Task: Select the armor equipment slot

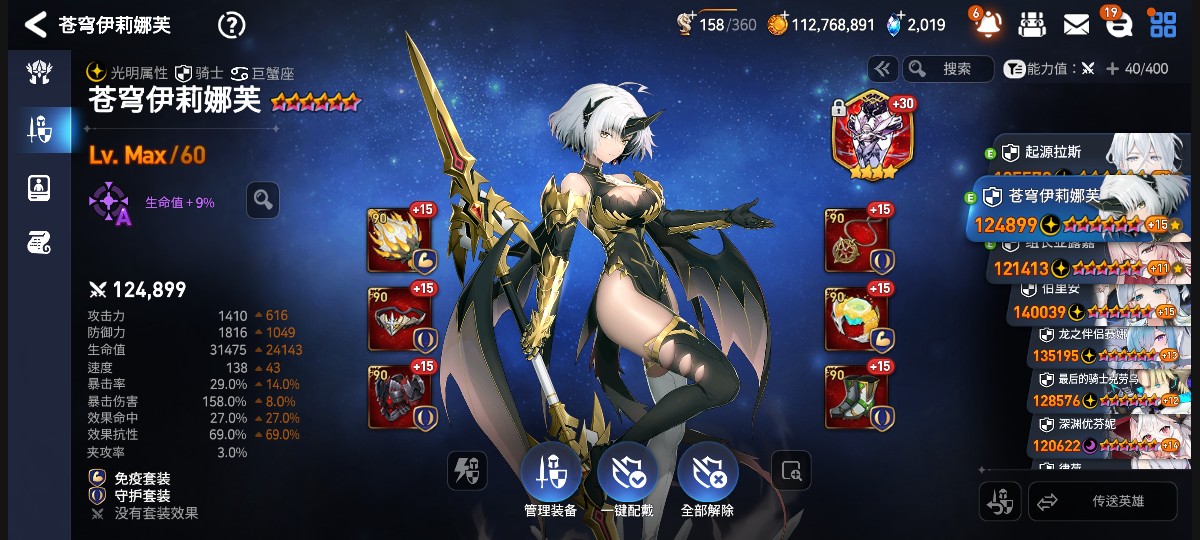Action: point(400,397)
